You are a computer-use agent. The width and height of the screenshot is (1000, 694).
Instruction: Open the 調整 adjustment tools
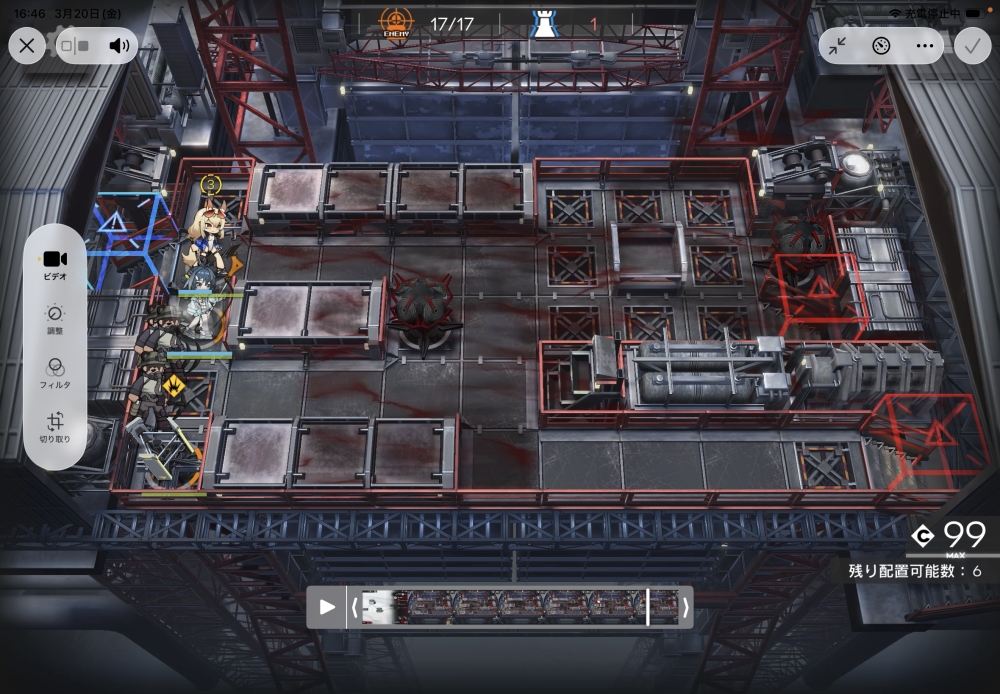coord(55,318)
